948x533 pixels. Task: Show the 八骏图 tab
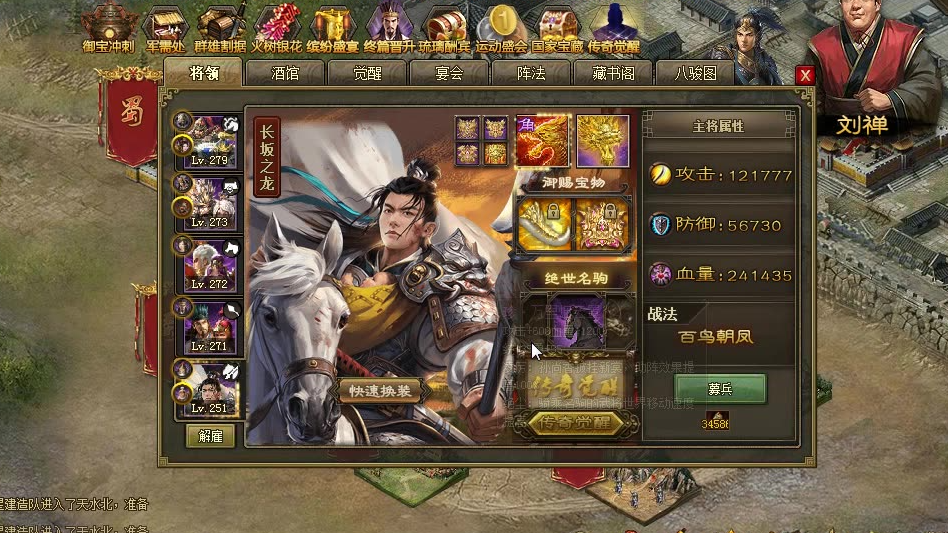(696, 73)
